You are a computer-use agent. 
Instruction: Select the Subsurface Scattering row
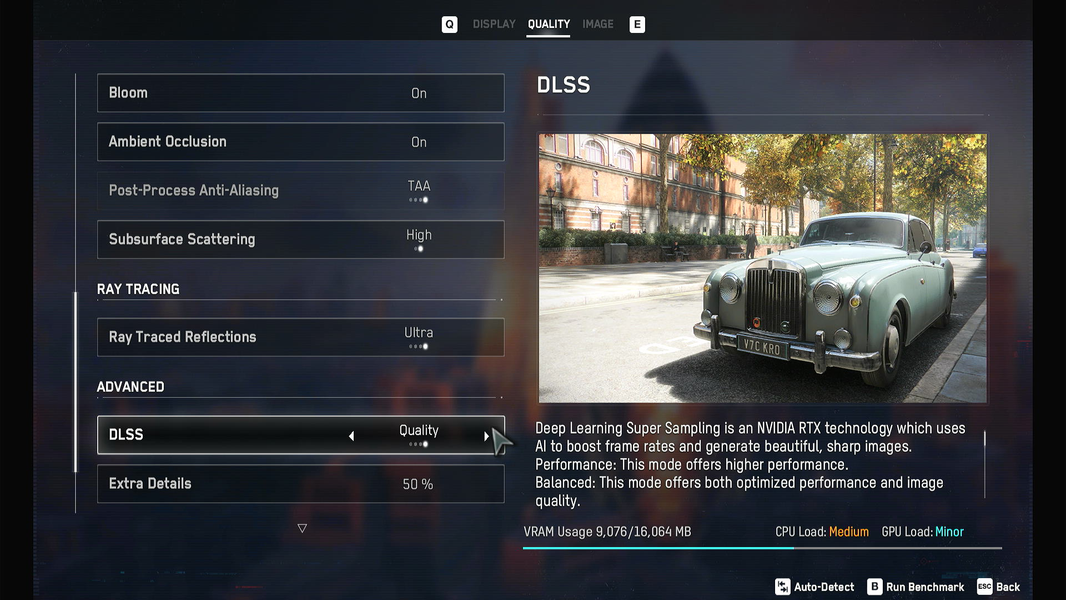(x=300, y=240)
